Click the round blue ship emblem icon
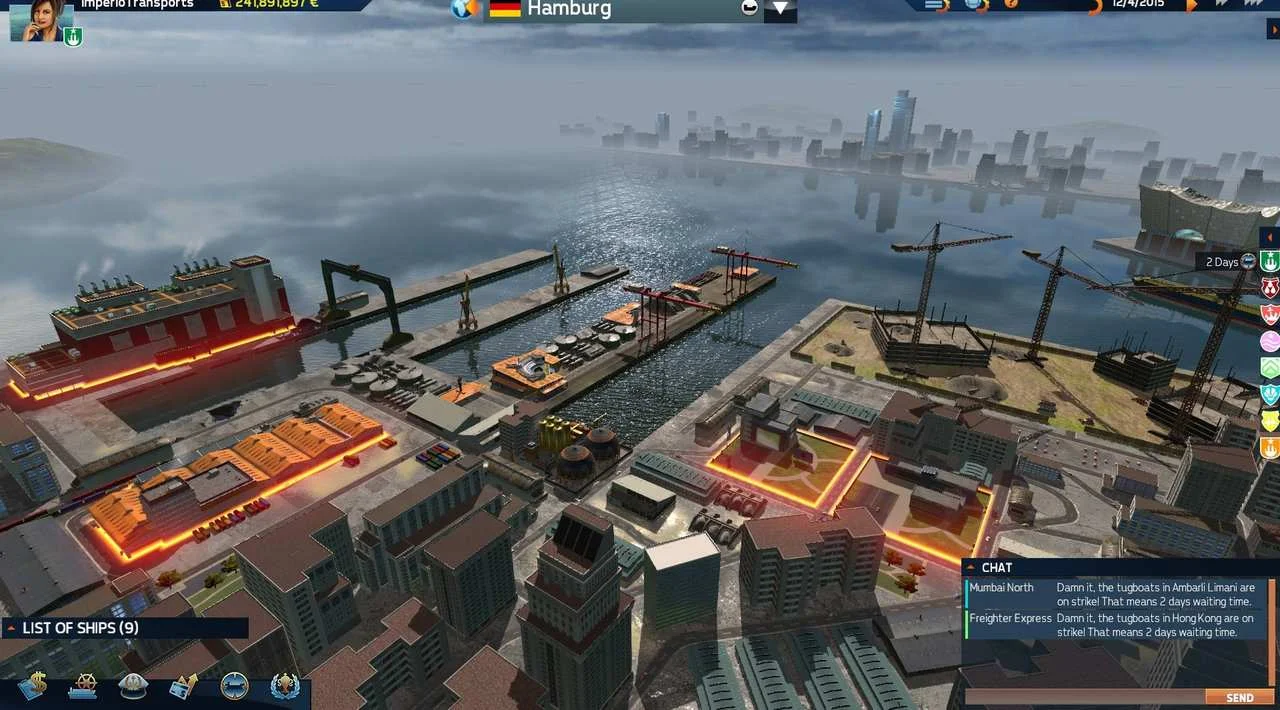The width and height of the screenshot is (1280, 710). point(234,687)
